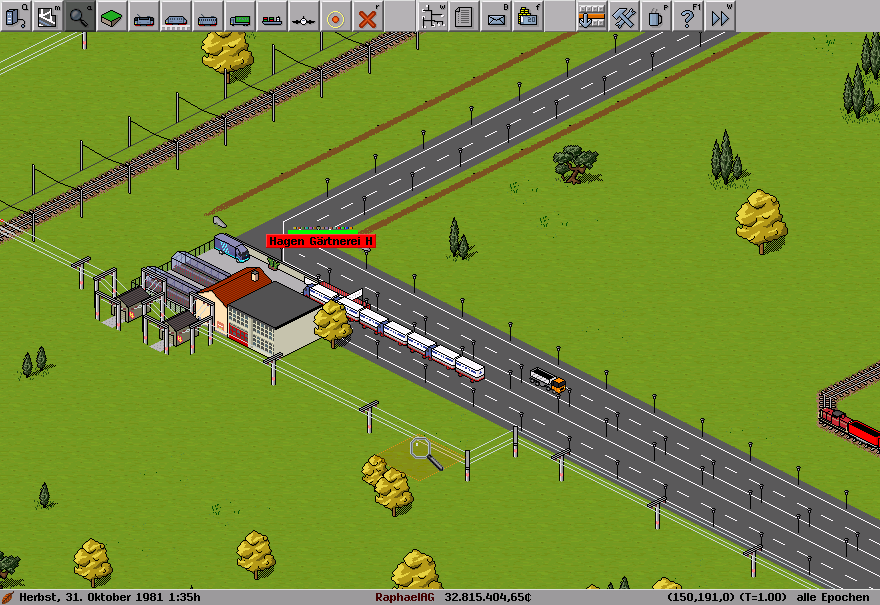
Task: Select the red X removal tool
Action: pyautogui.click(x=368, y=16)
